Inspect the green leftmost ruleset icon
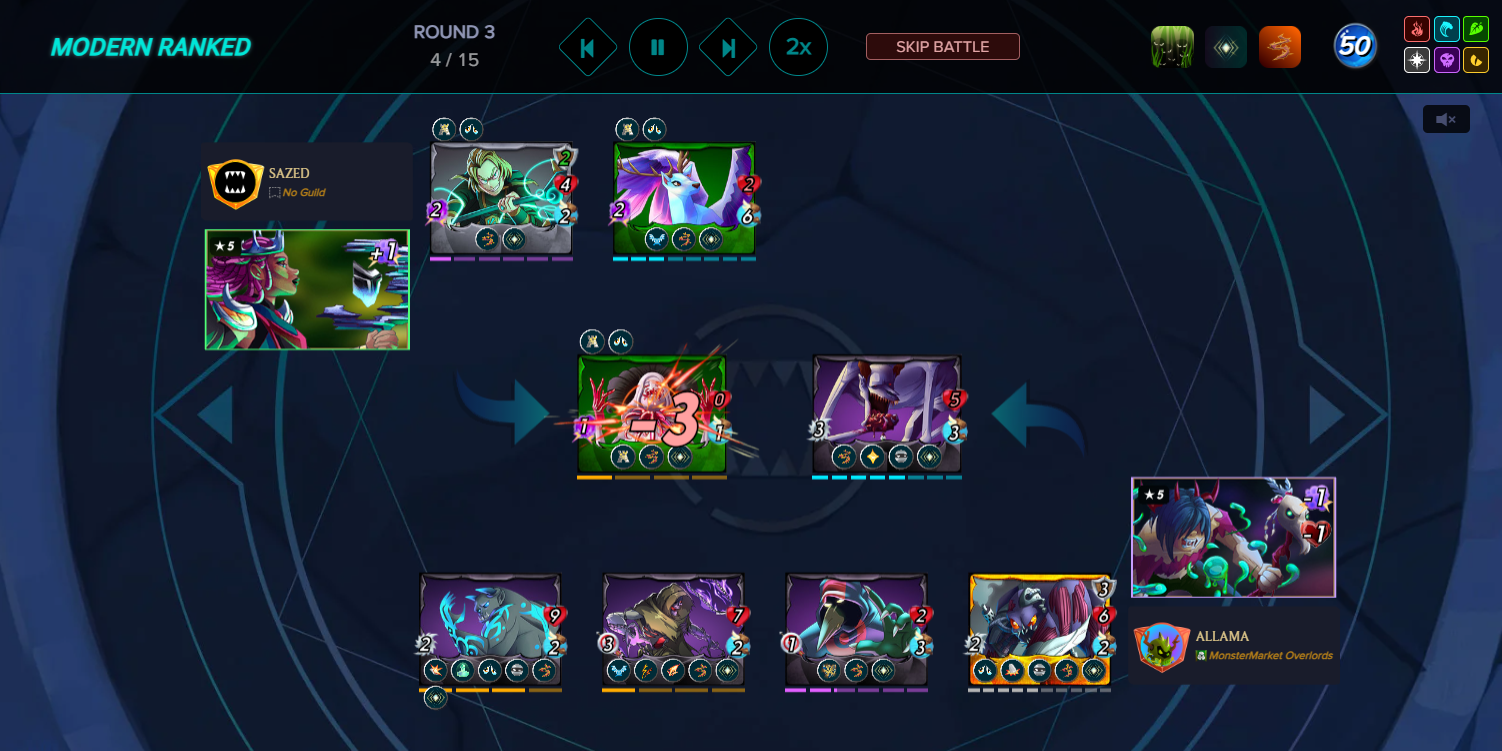 pos(1171,46)
